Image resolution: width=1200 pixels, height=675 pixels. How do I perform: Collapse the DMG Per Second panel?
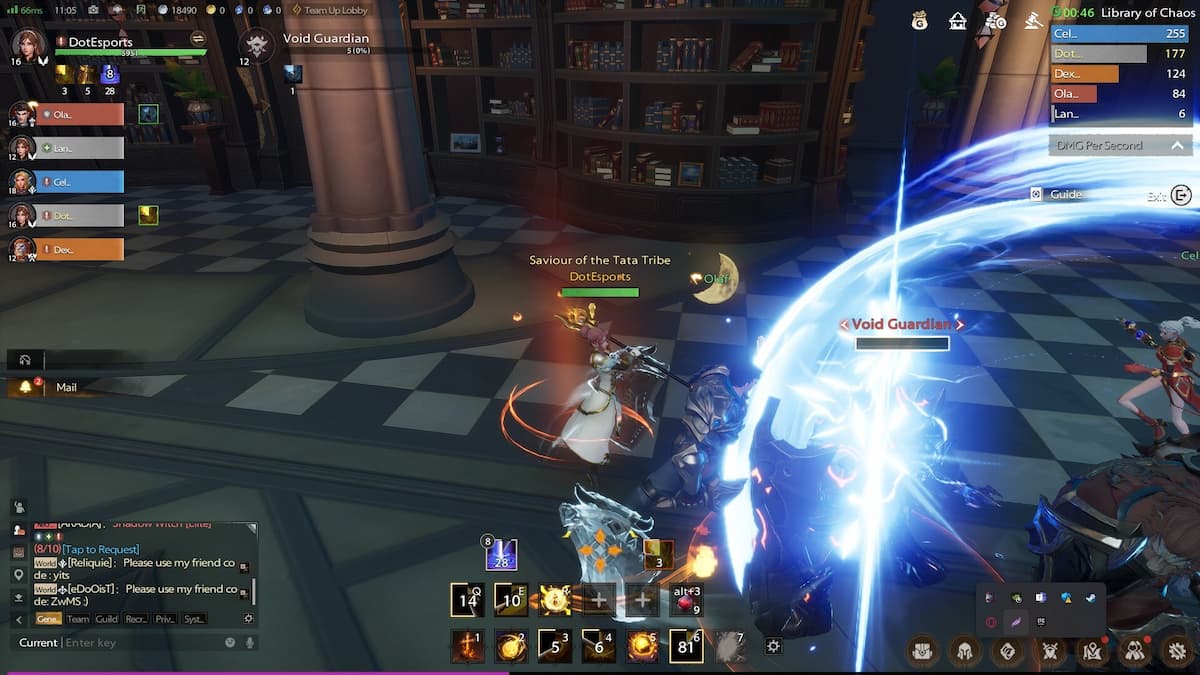click(1177, 146)
